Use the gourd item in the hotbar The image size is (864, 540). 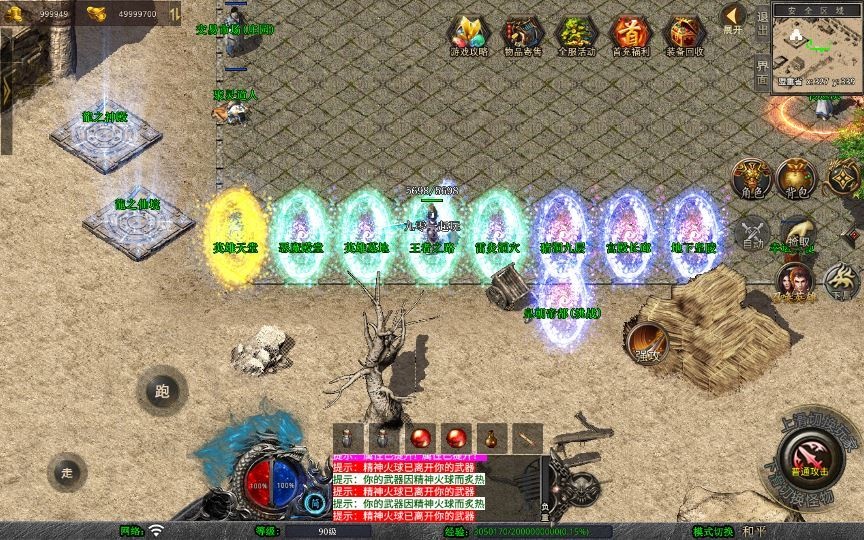490,437
